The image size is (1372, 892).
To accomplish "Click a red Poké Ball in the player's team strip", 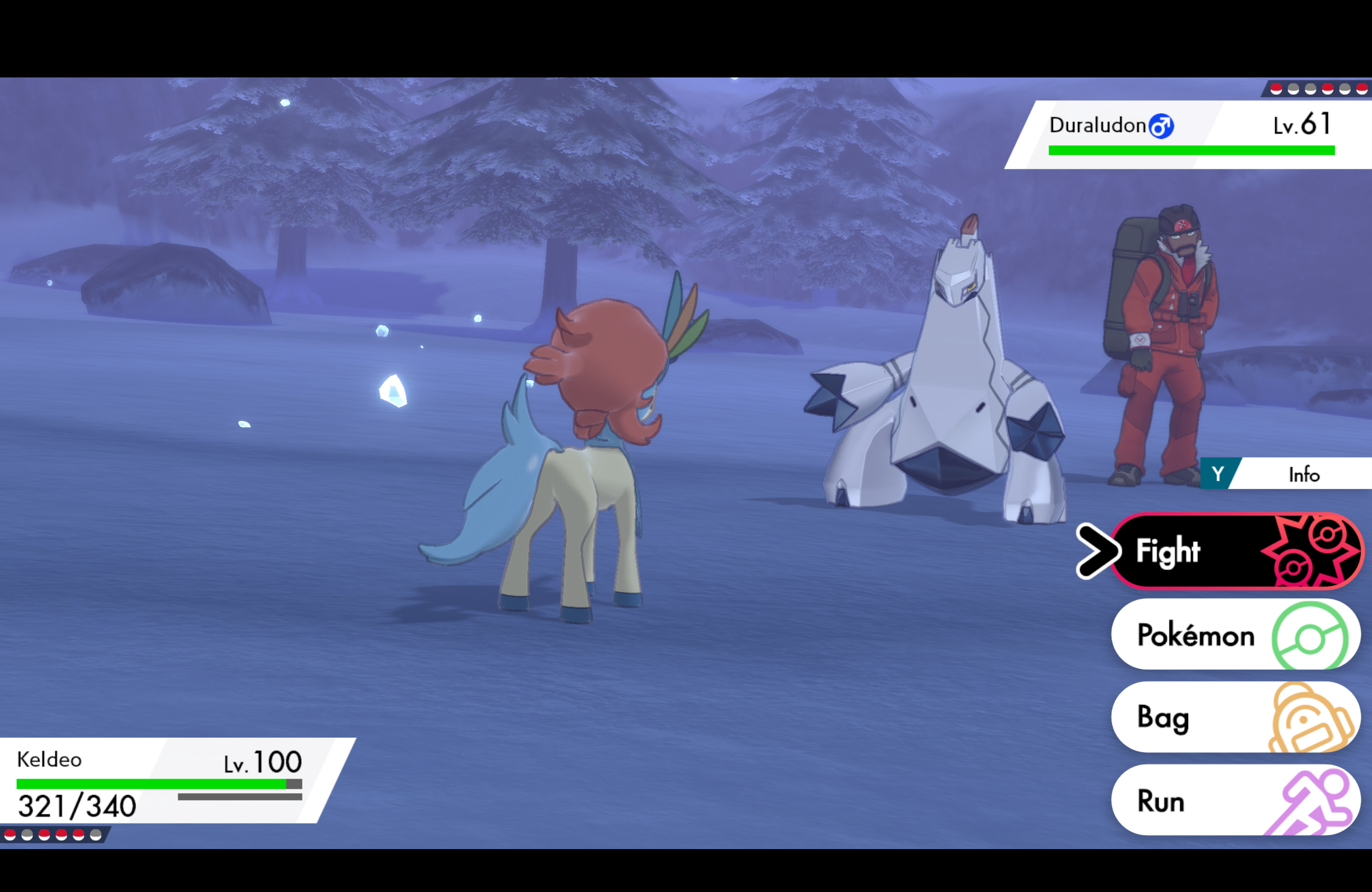I will pos(10,835).
